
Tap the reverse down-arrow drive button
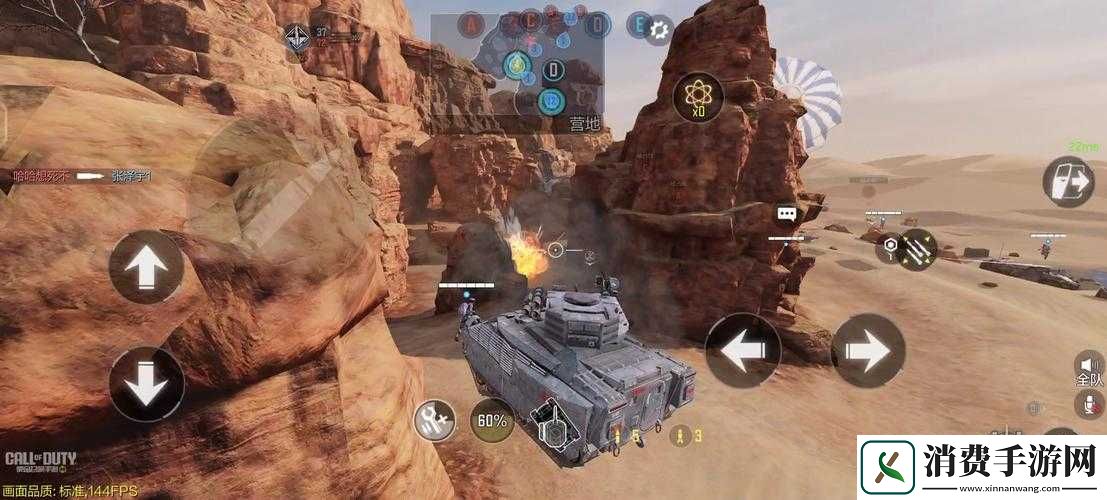146,383
